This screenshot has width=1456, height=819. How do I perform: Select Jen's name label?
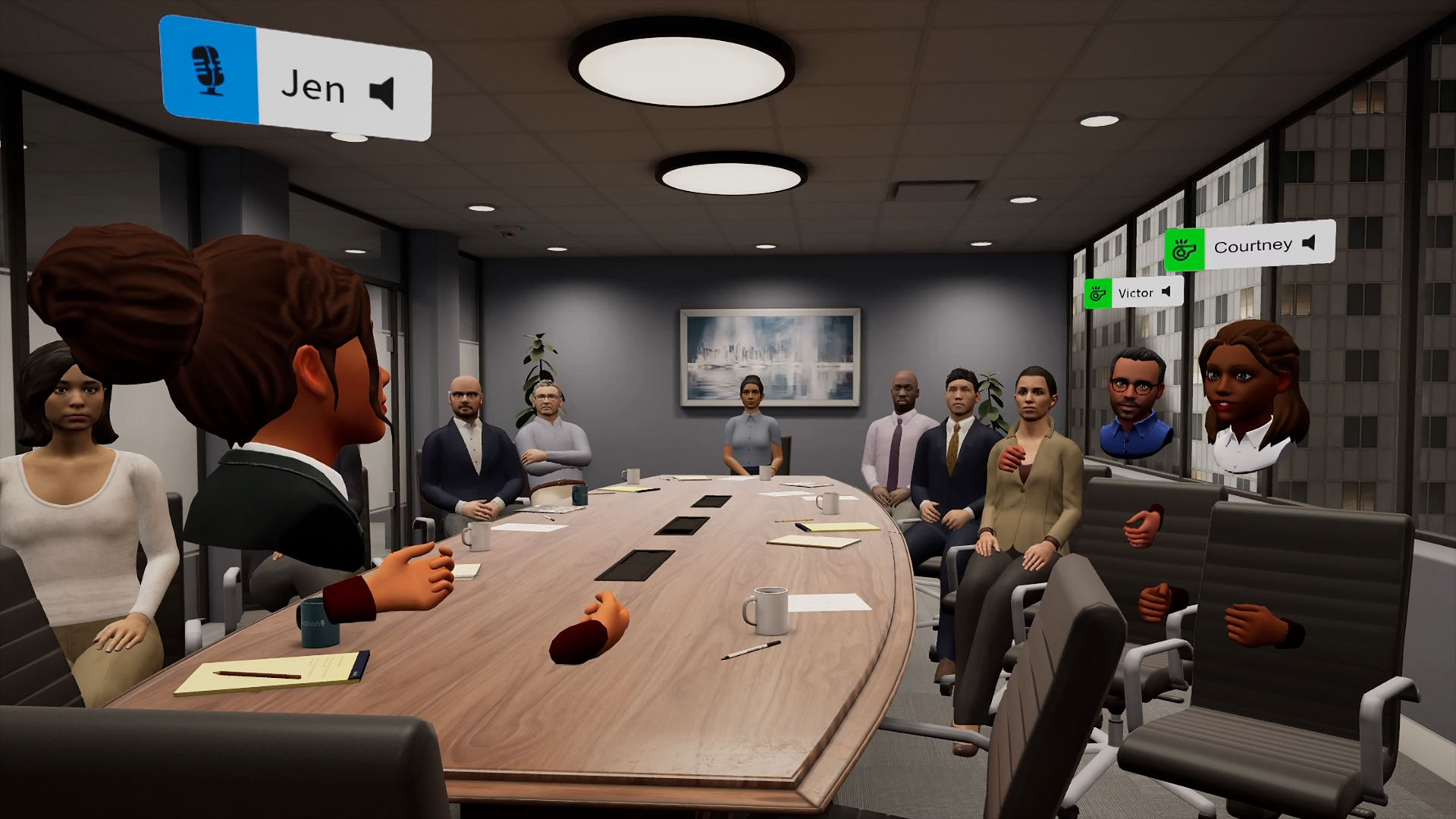(x=313, y=87)
